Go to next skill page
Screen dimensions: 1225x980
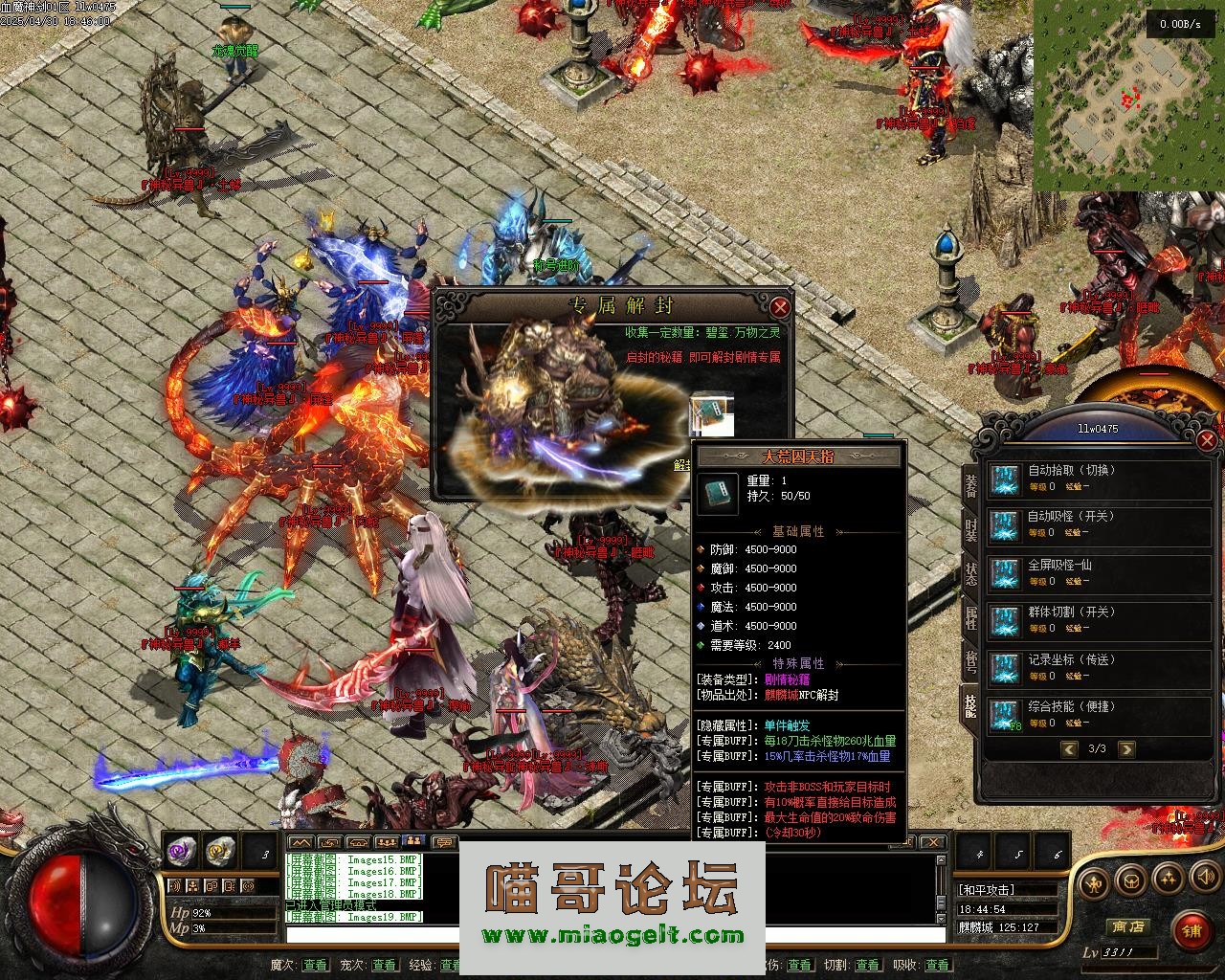click(x=1126, y=749)
